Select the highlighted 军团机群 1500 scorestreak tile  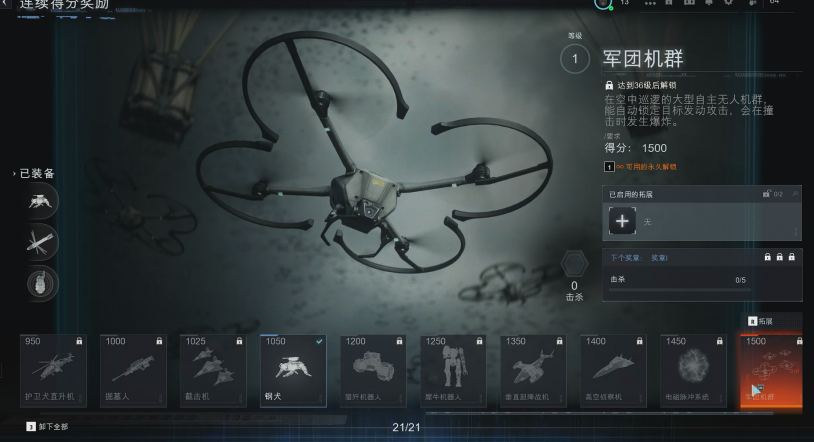tap(771, 370)
